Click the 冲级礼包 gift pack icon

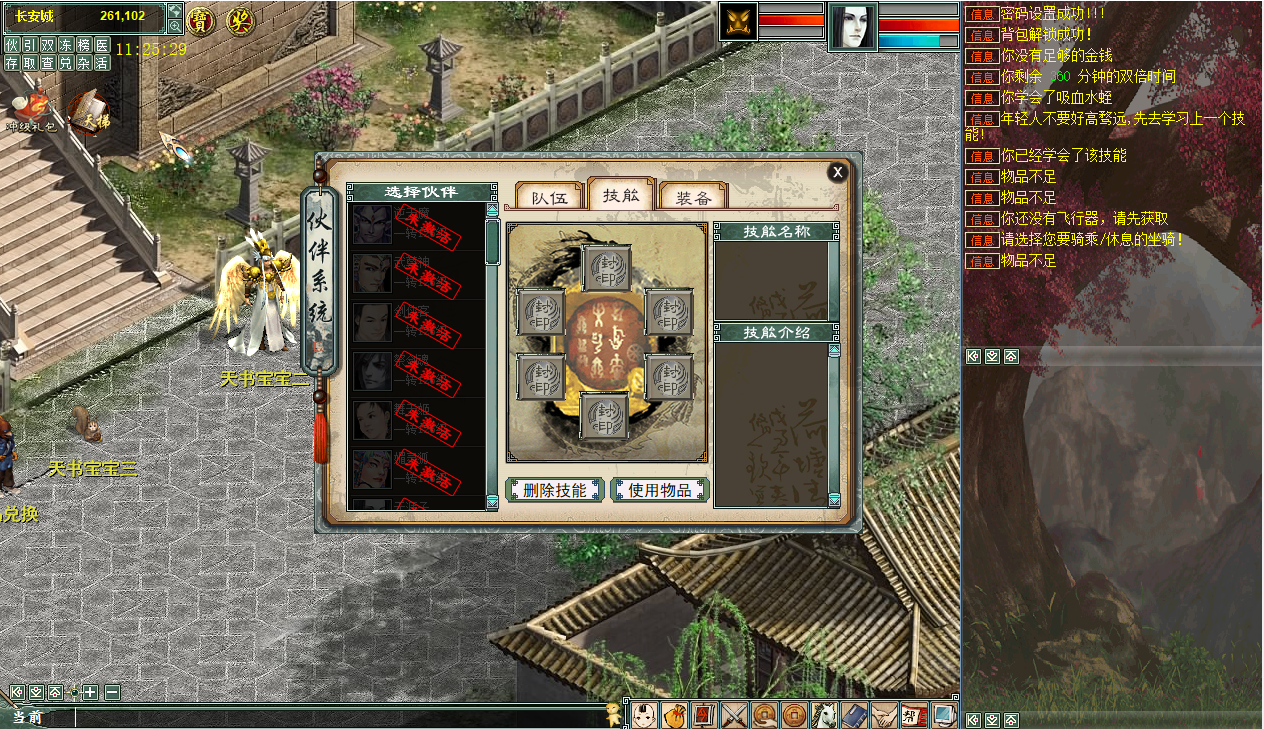30,108
